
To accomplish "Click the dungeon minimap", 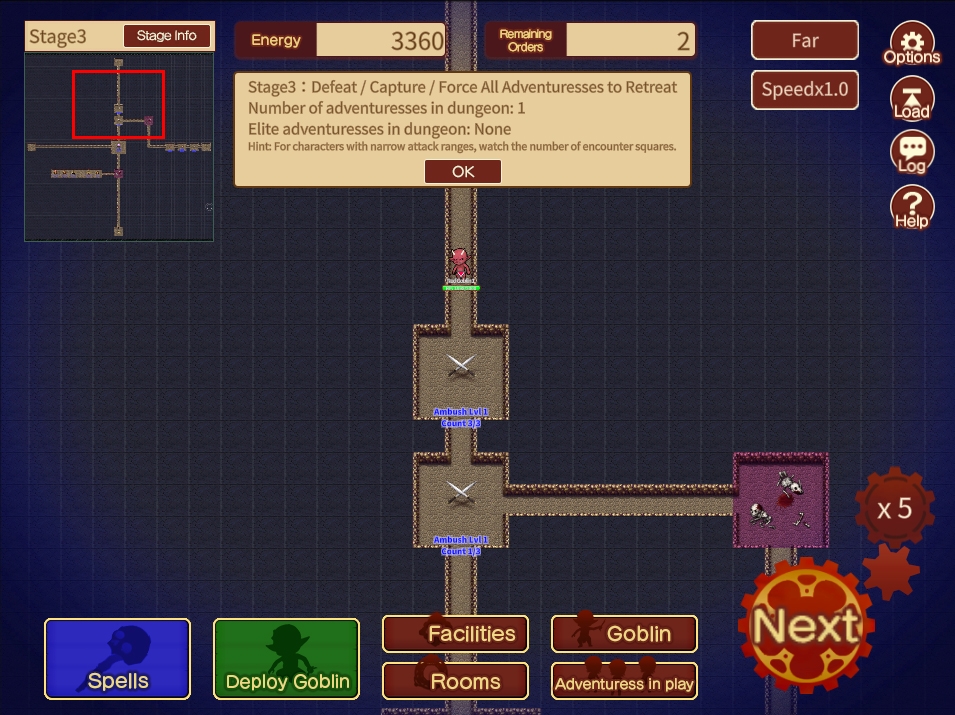I will 119,147.
